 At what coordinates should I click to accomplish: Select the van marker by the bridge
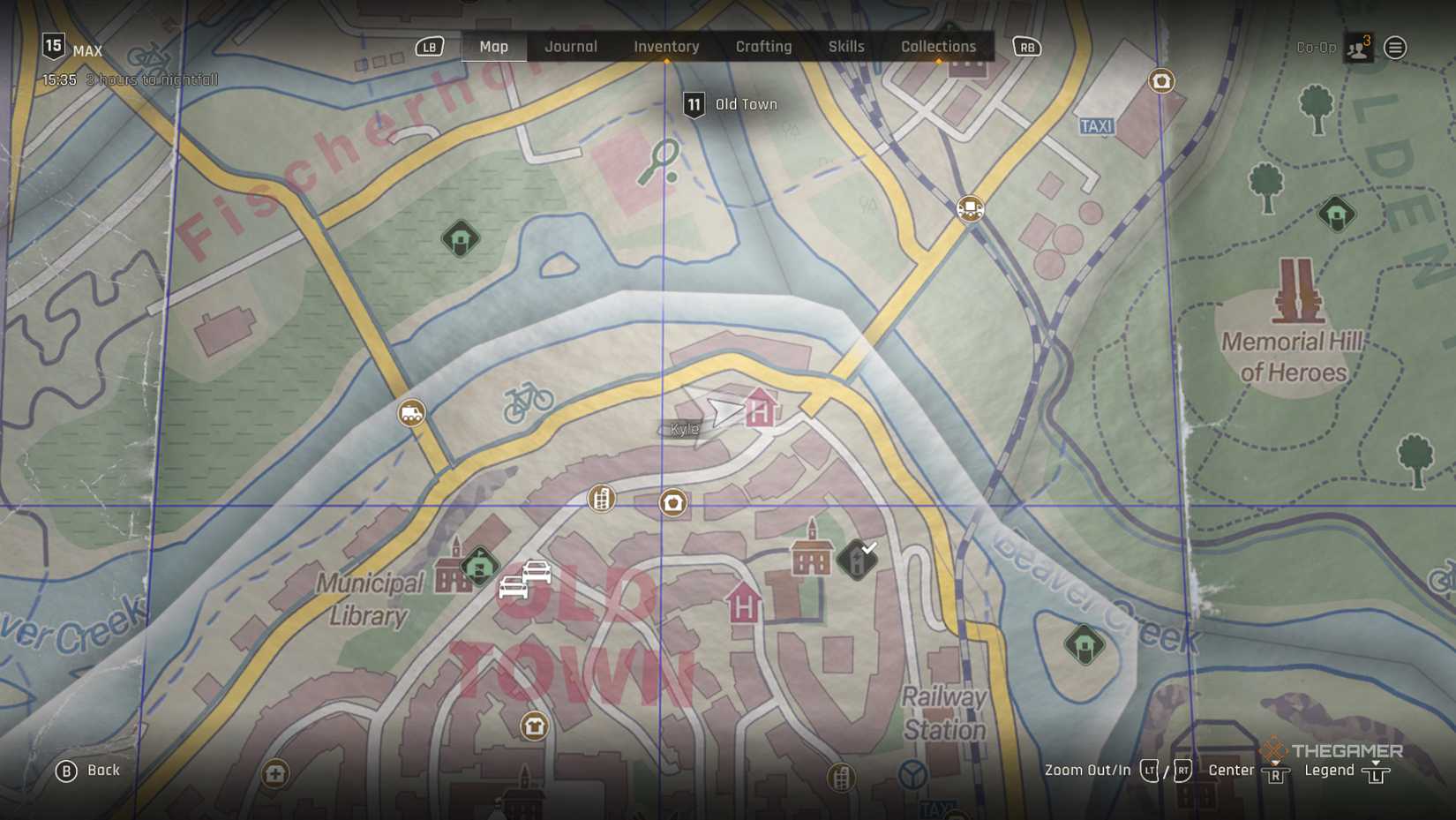point(411,413)
